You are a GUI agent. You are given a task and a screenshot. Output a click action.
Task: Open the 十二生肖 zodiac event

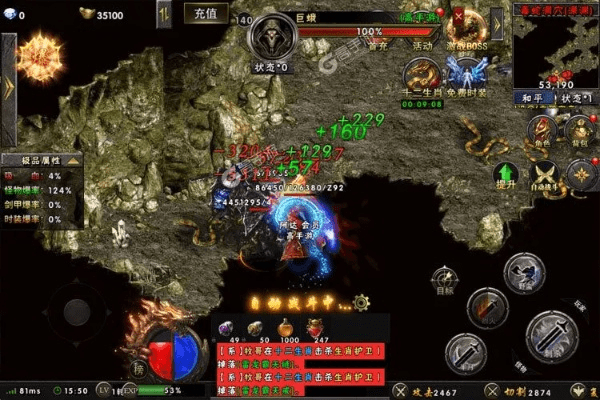click(x=419, y=77)
